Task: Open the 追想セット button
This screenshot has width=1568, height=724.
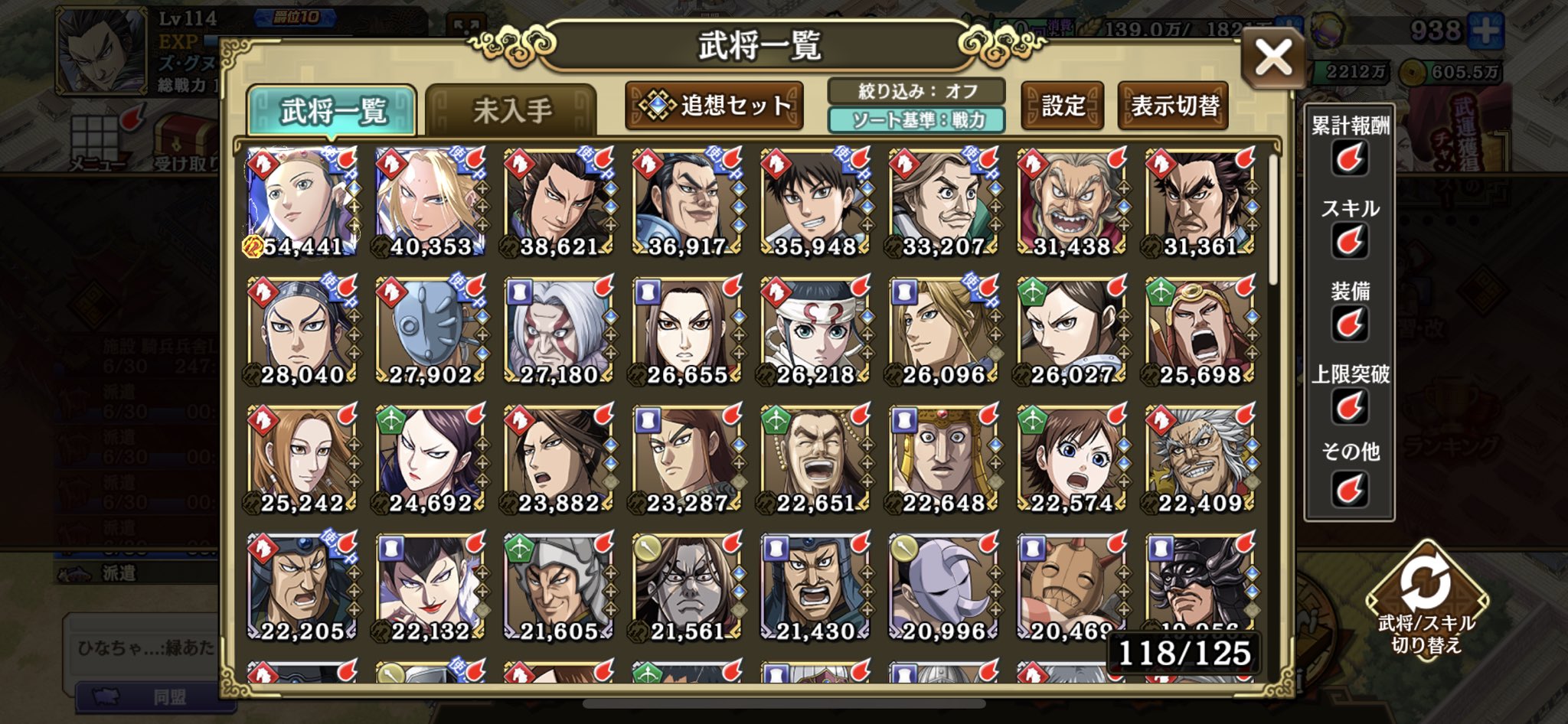Action: coord(714,106)
